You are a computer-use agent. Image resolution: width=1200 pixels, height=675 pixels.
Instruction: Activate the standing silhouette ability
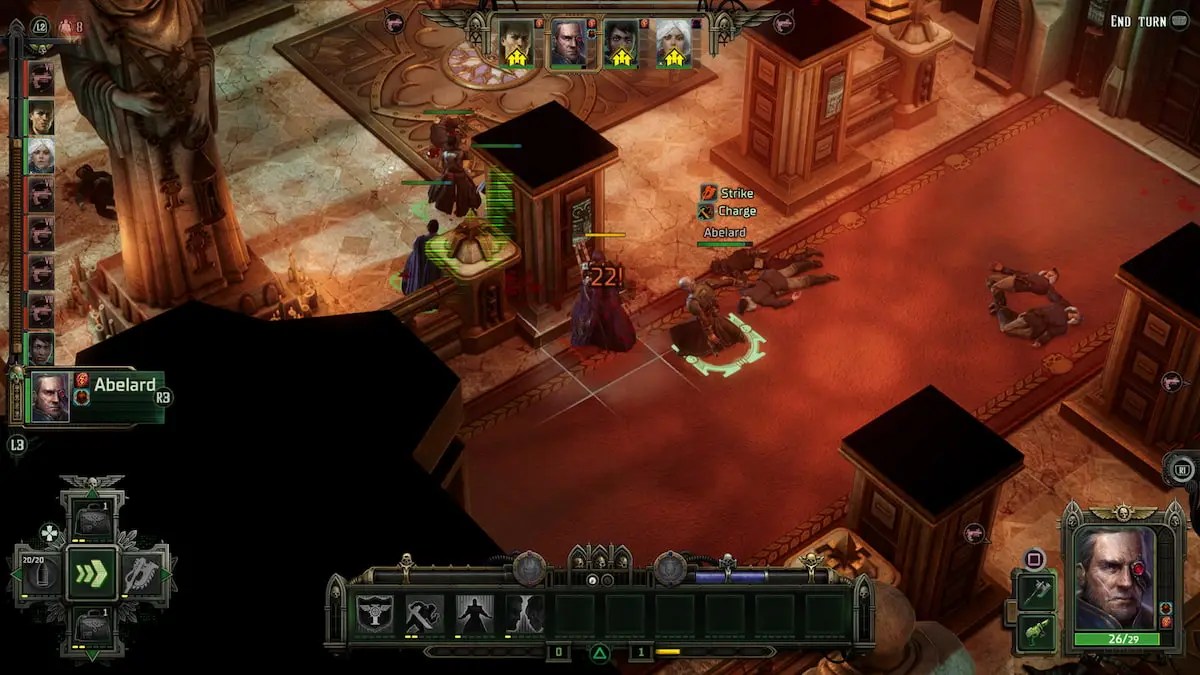pos(475,613)
